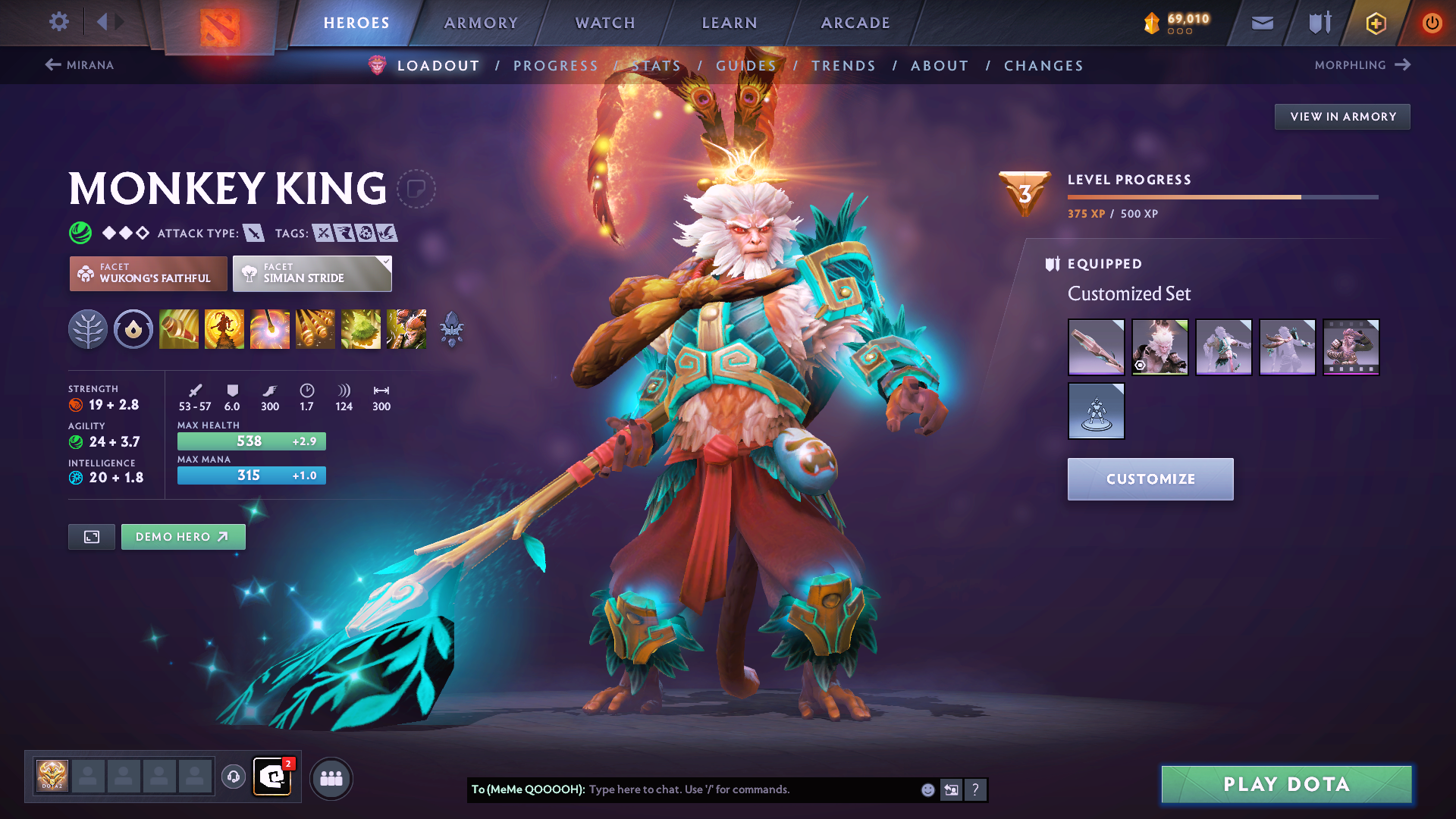View the Aghanim's Scepter upgrade icon
Screen dimensions: 1456x819
(x=453, y=328)
